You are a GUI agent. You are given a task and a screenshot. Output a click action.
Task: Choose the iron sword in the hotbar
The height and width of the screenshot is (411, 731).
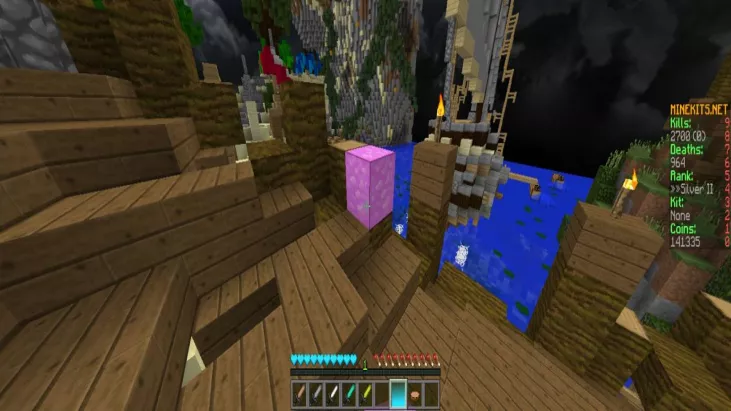click(x=333, y=393)
